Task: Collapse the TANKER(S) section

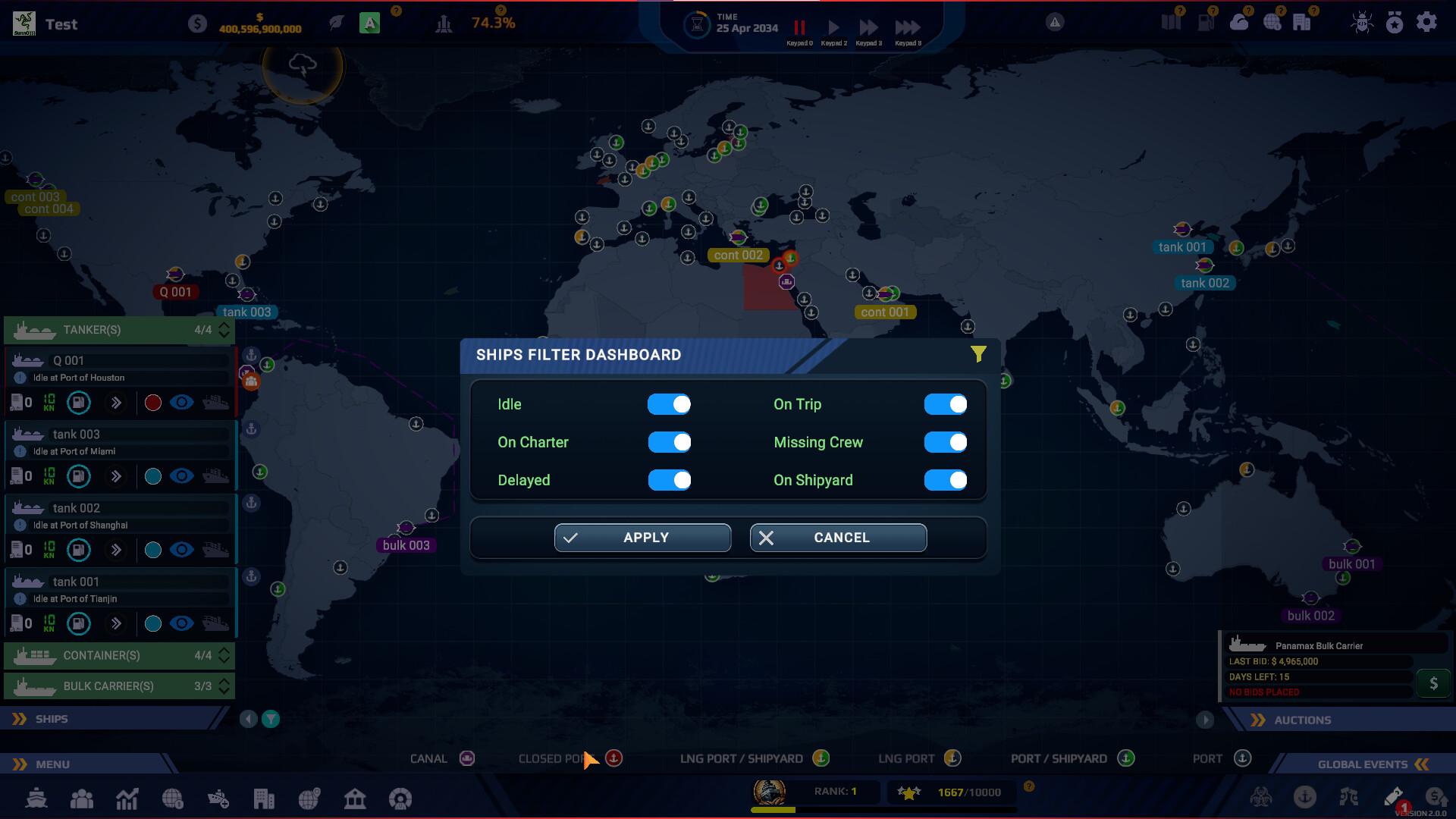Action: coord(222,330)
